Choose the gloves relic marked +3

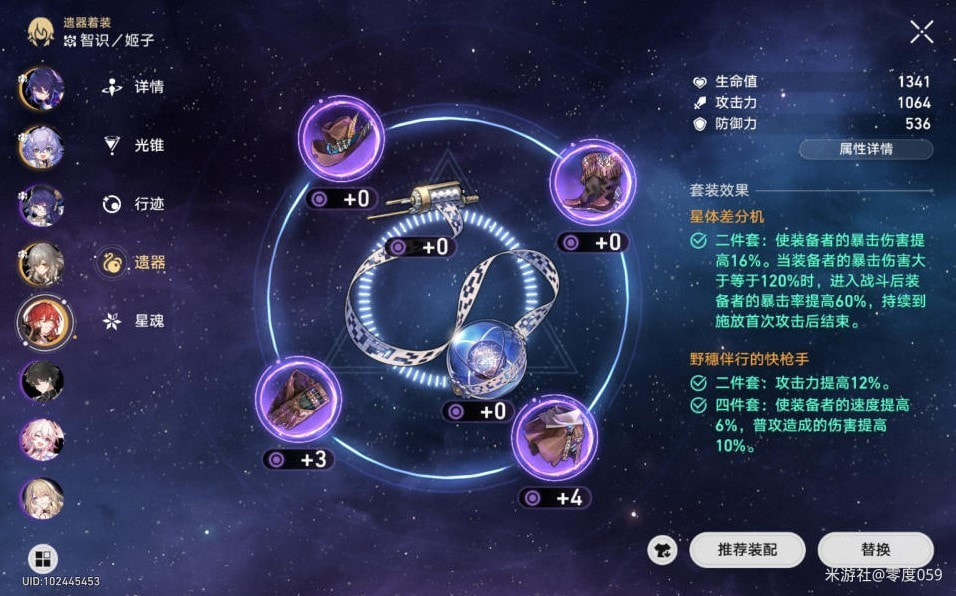[x=298, y=399]
